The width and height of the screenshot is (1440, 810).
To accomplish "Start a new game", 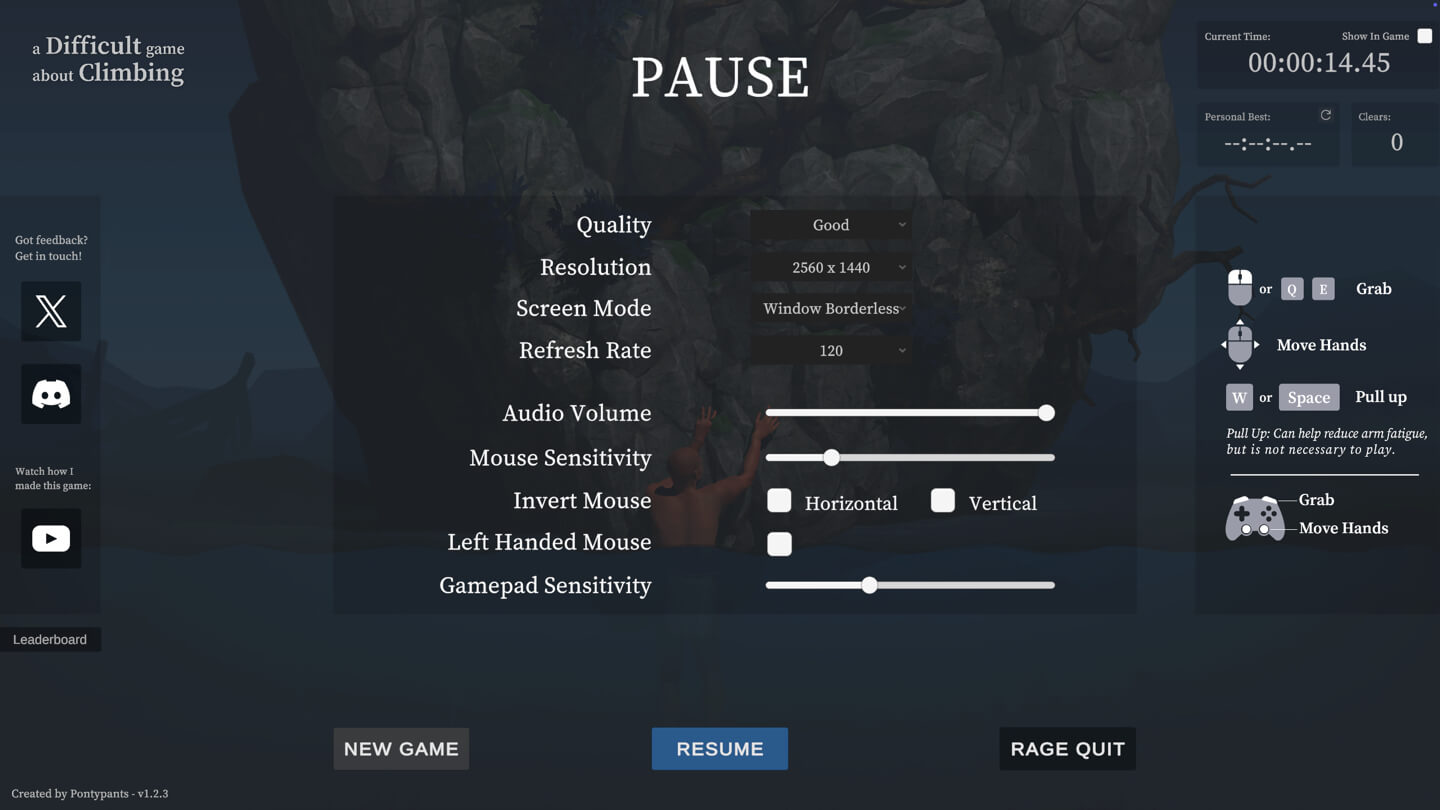I will point(401,748).
